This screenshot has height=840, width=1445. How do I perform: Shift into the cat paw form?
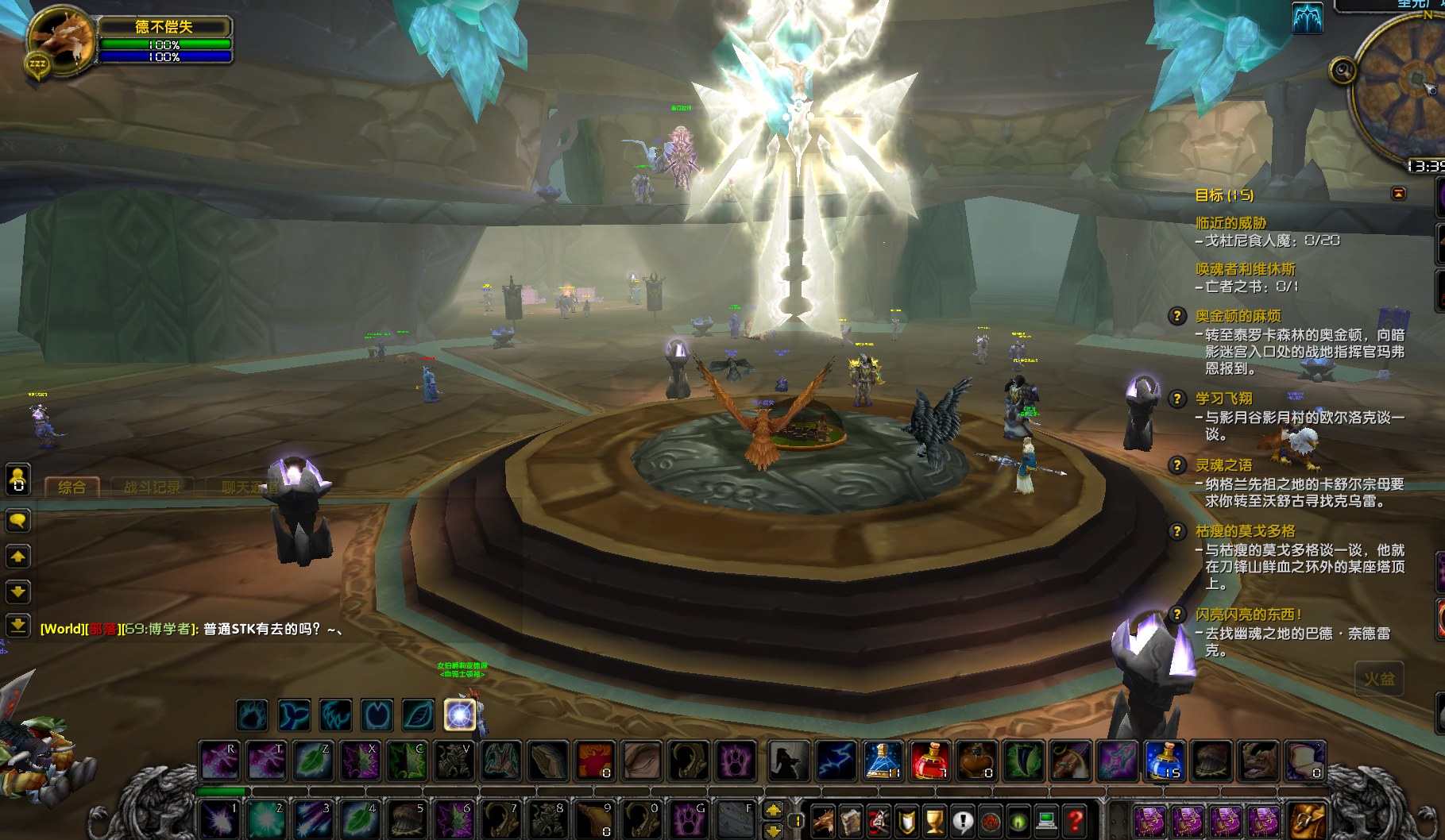pyautogui.click(x=735, y=761)
